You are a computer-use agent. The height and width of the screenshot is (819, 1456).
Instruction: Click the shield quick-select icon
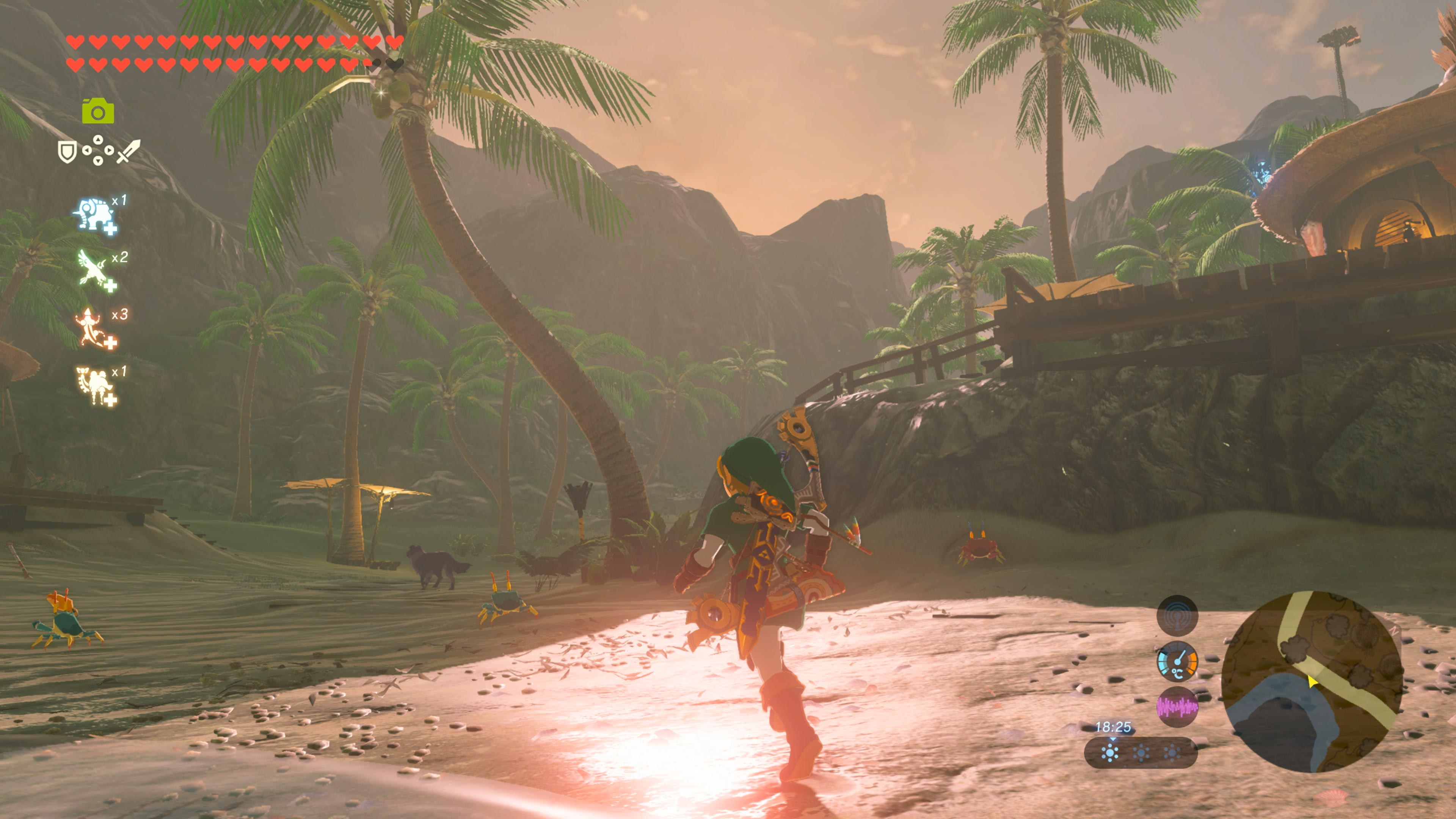[67, 152]
